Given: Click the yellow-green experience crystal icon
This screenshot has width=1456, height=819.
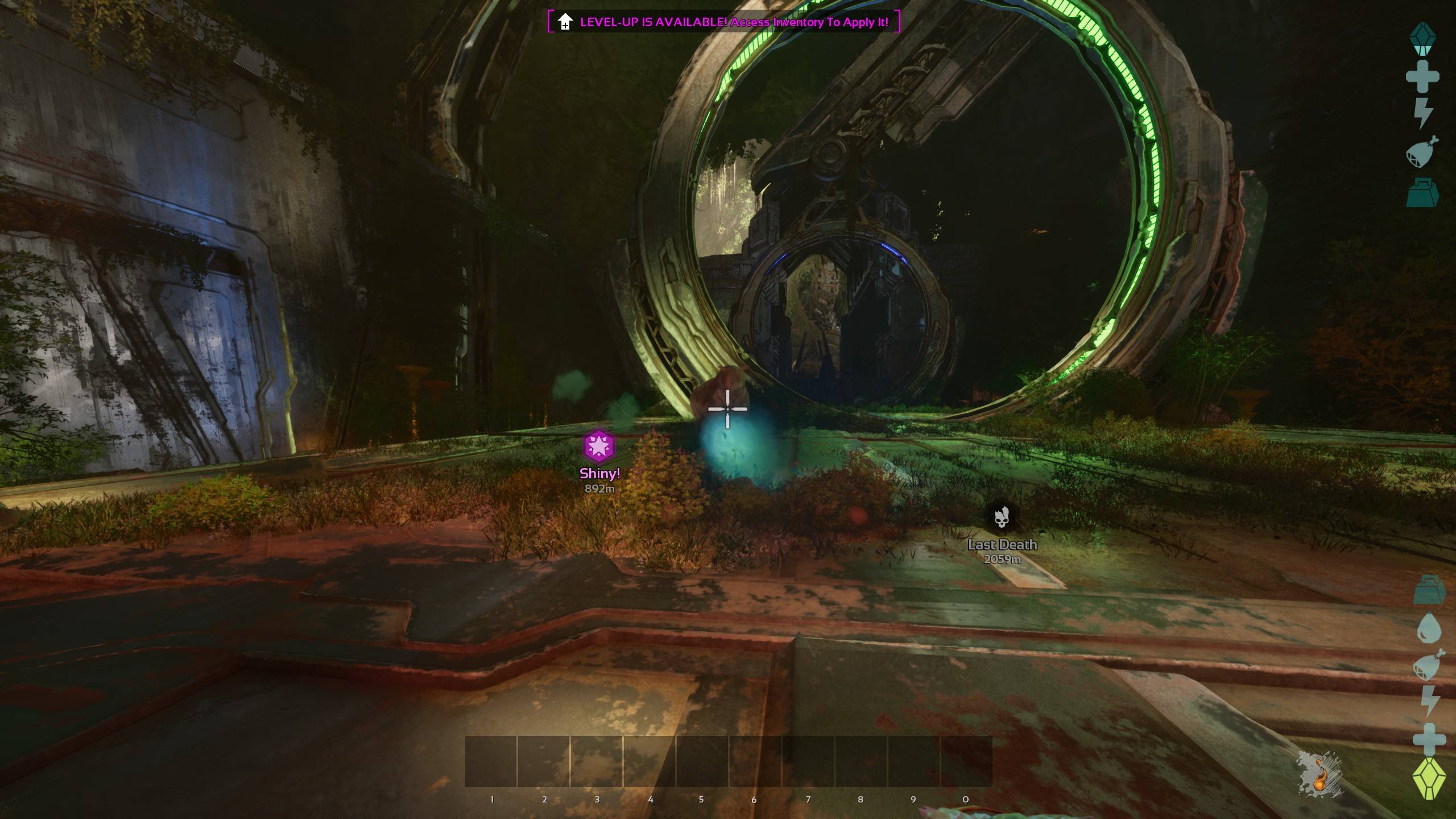Looking at the screenshot, I should click(1429, 778).
